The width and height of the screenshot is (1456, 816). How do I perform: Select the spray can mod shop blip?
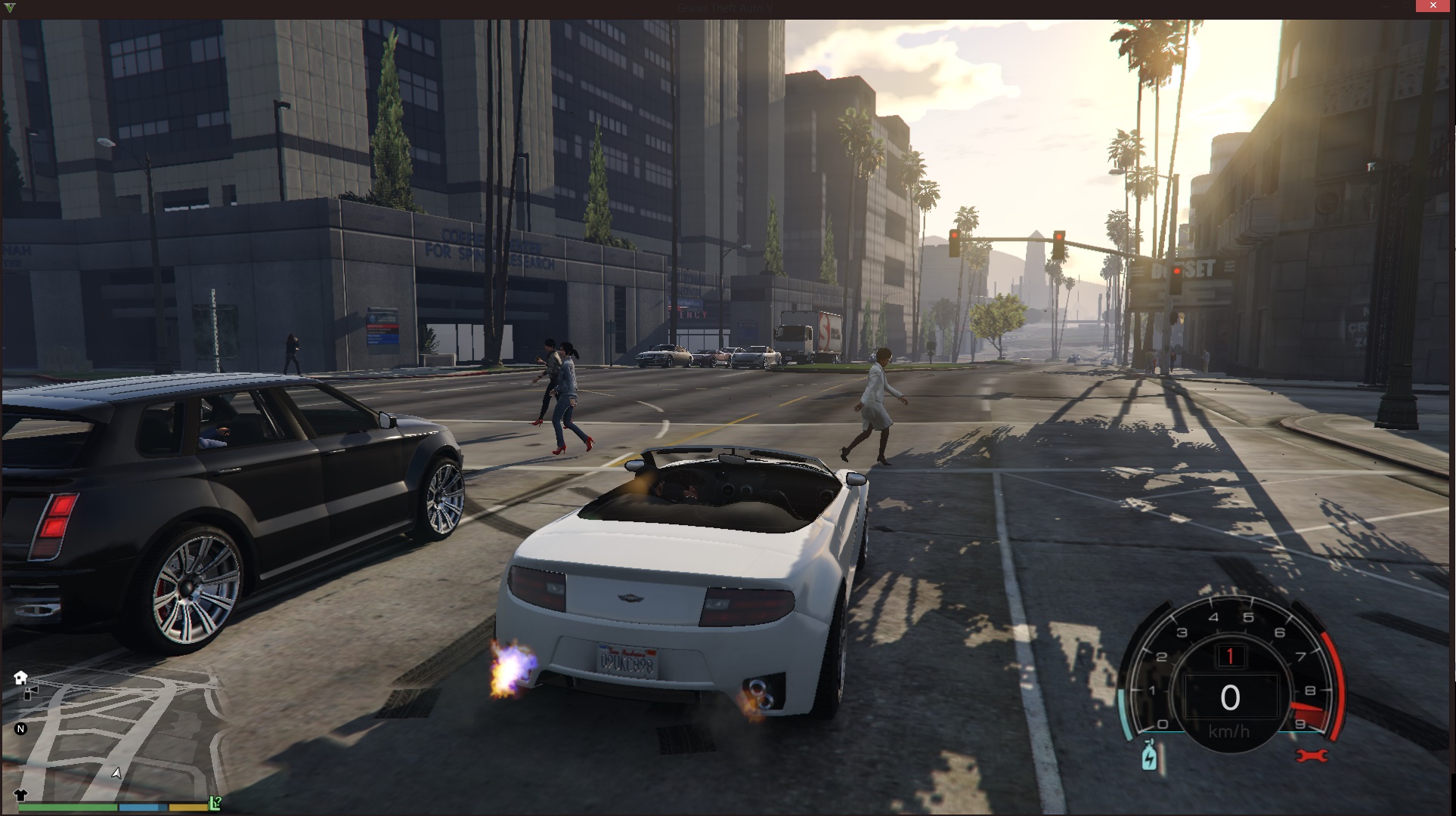[30, 693]
